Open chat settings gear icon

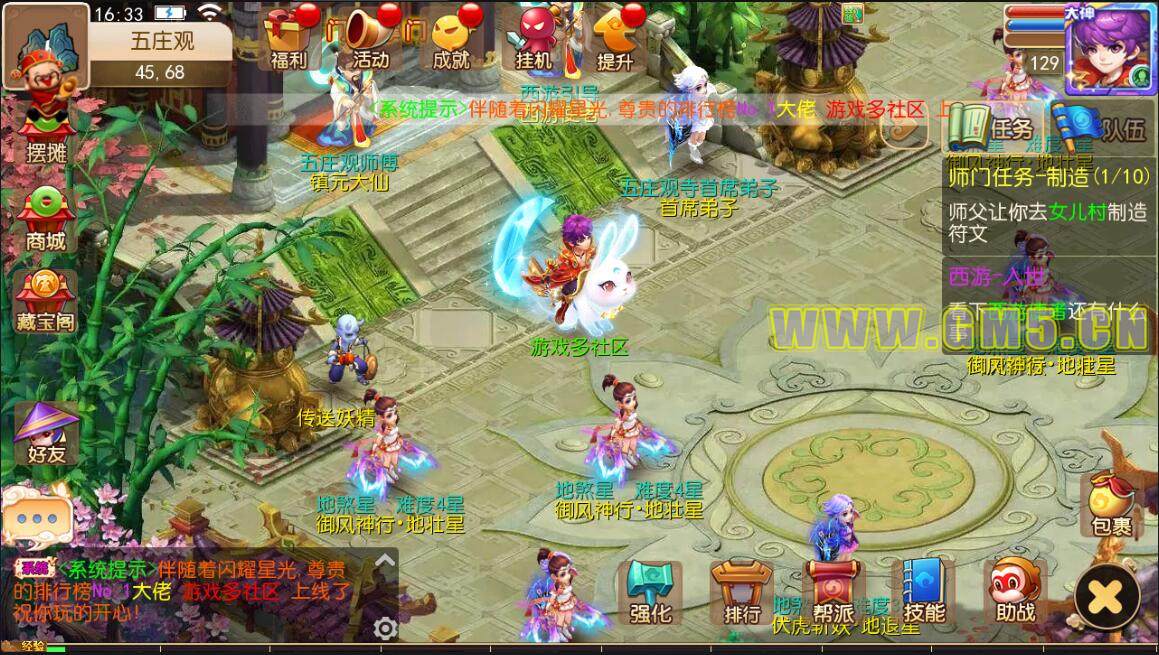click(x=385, y=627)
